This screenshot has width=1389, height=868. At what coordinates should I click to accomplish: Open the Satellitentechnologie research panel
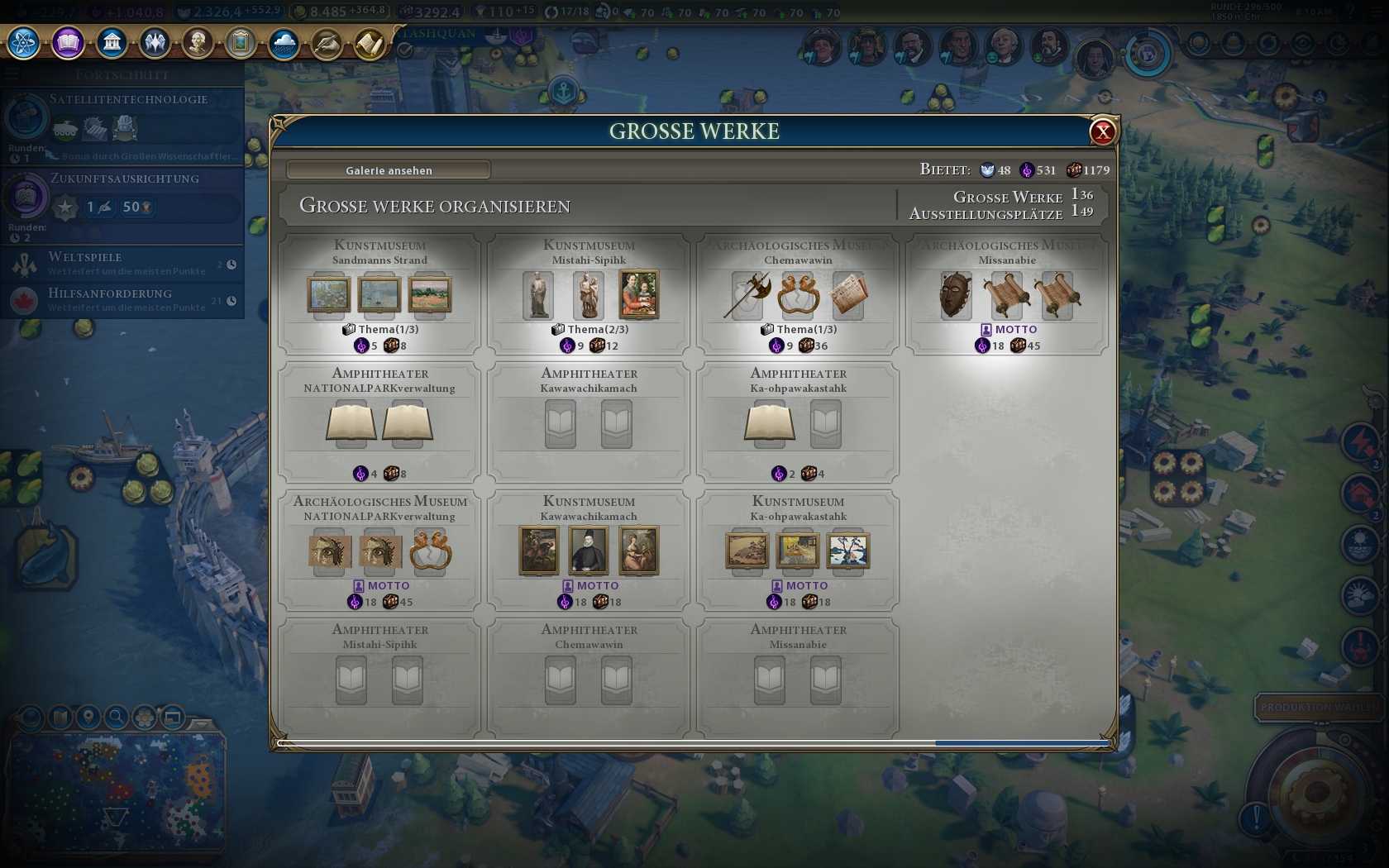[122, 124]
